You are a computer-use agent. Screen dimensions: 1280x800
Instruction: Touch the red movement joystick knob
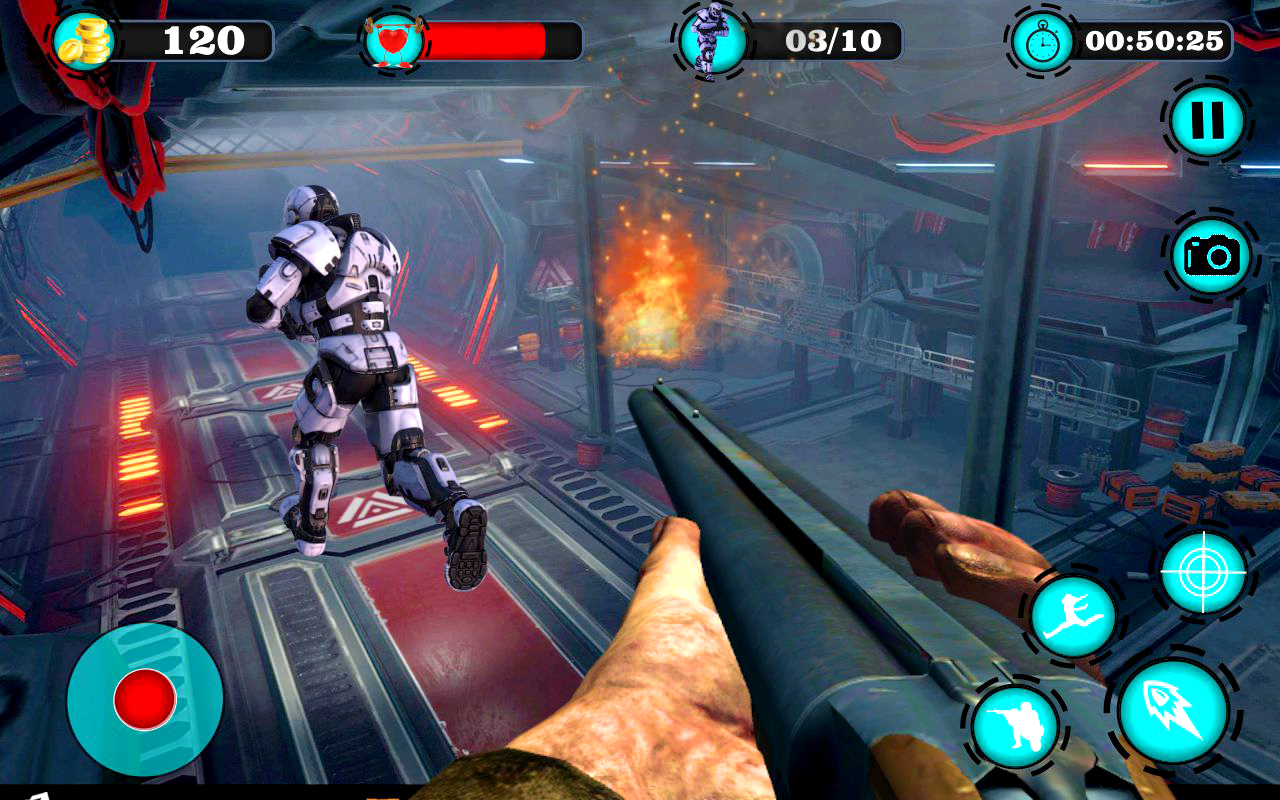point(145,699)
